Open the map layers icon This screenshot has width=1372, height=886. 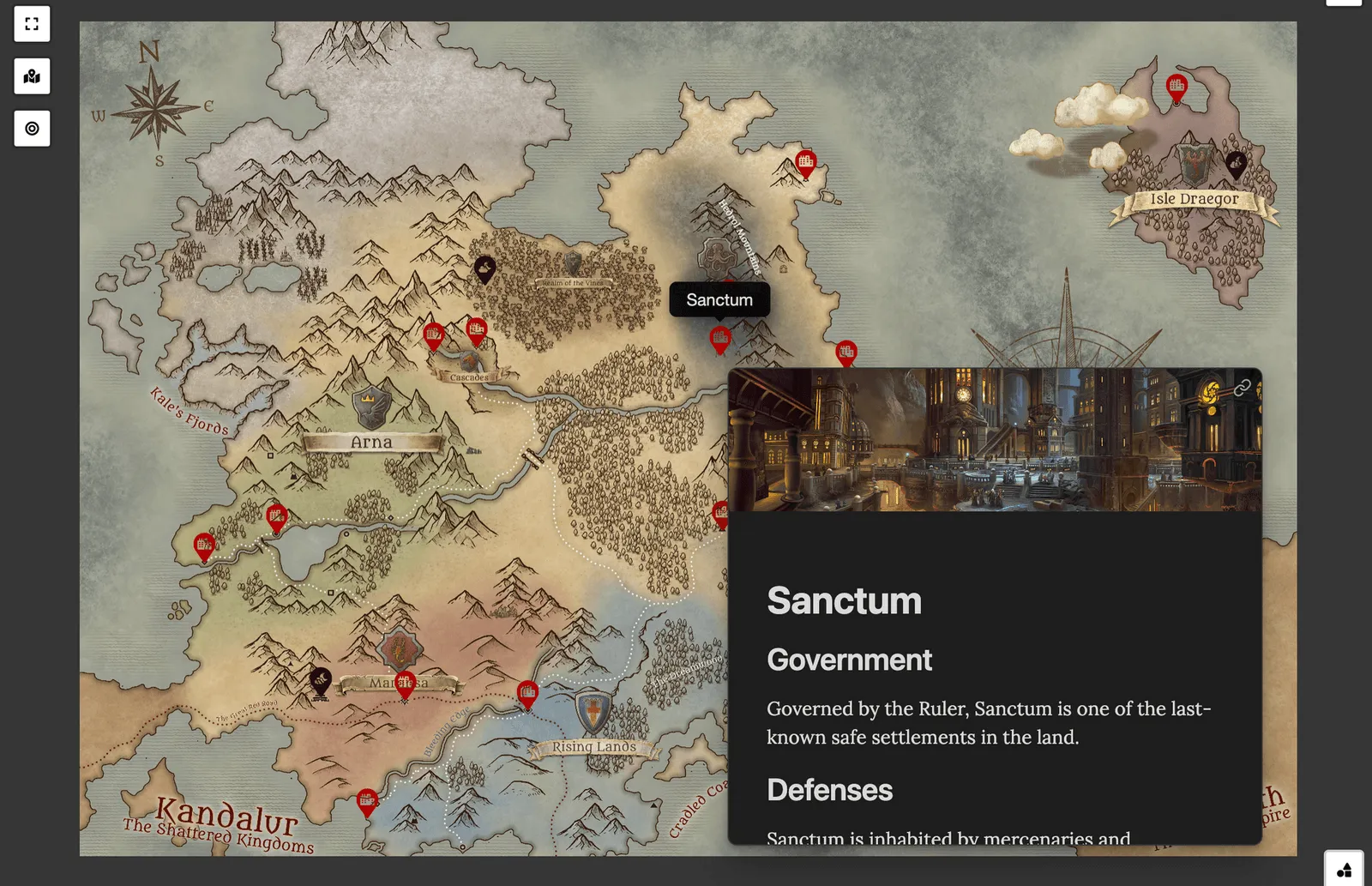pos(32,76)
